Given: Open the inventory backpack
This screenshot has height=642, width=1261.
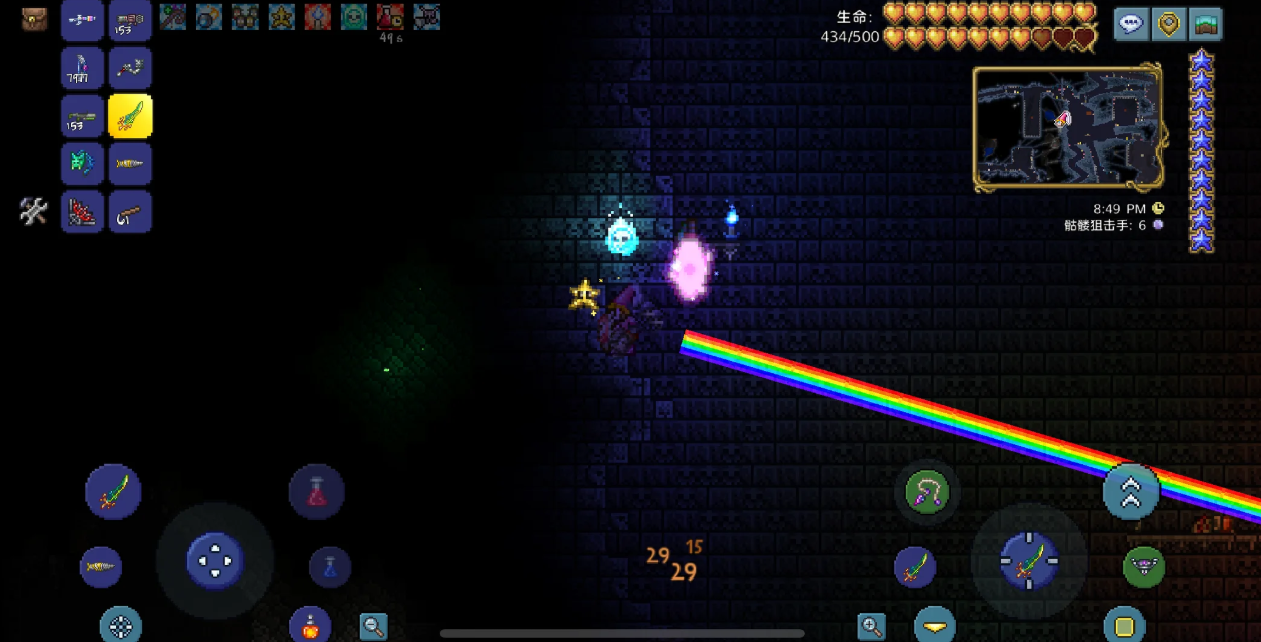Looking at the screenshot, I should tap(35, 19).
